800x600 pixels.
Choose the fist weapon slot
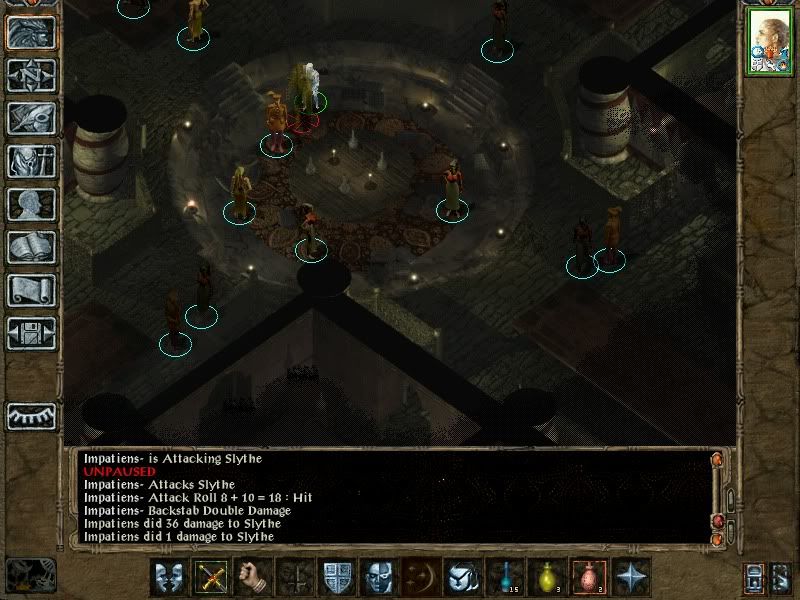coord(254,577)
